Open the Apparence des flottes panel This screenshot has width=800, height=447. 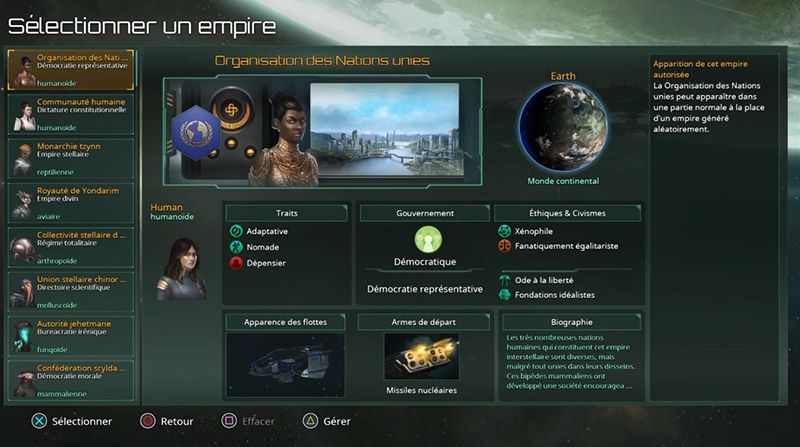coord(286,322)
